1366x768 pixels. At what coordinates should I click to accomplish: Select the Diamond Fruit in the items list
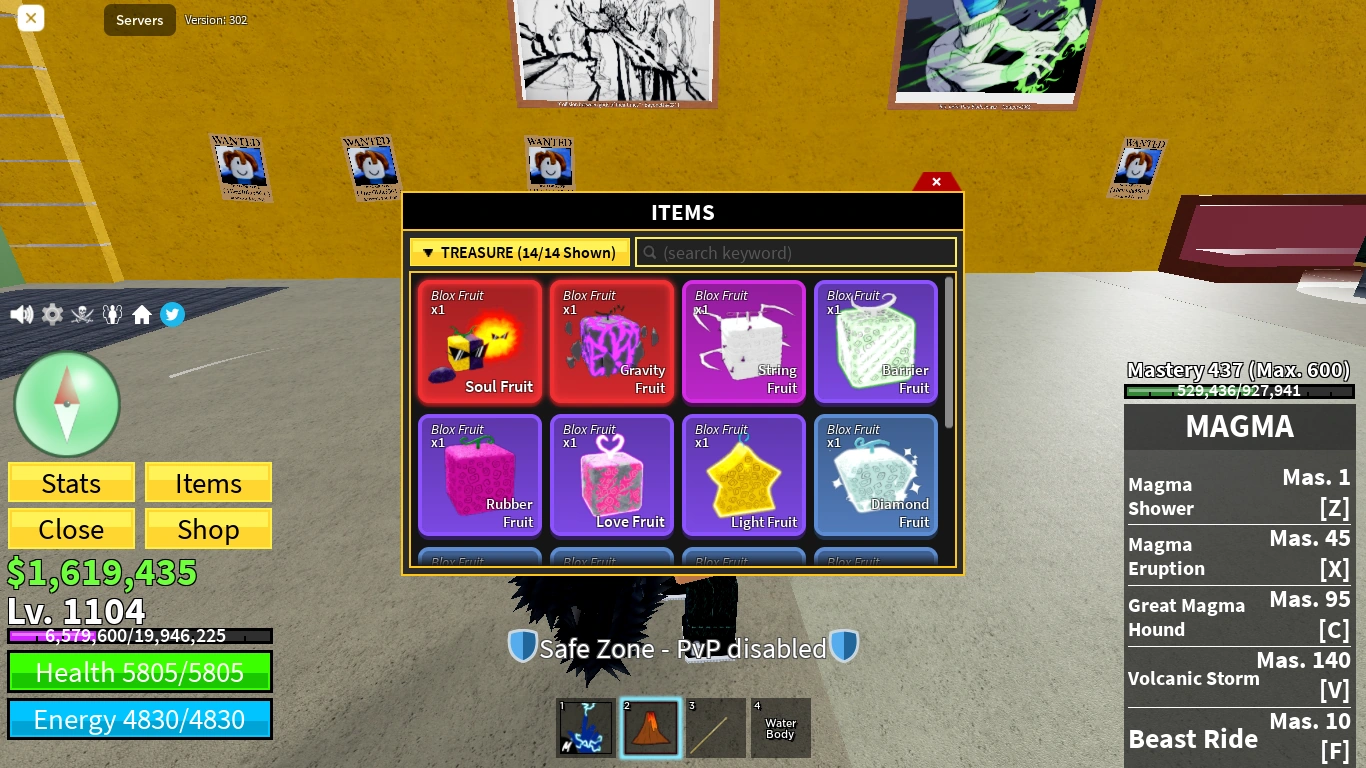point(875,475)
